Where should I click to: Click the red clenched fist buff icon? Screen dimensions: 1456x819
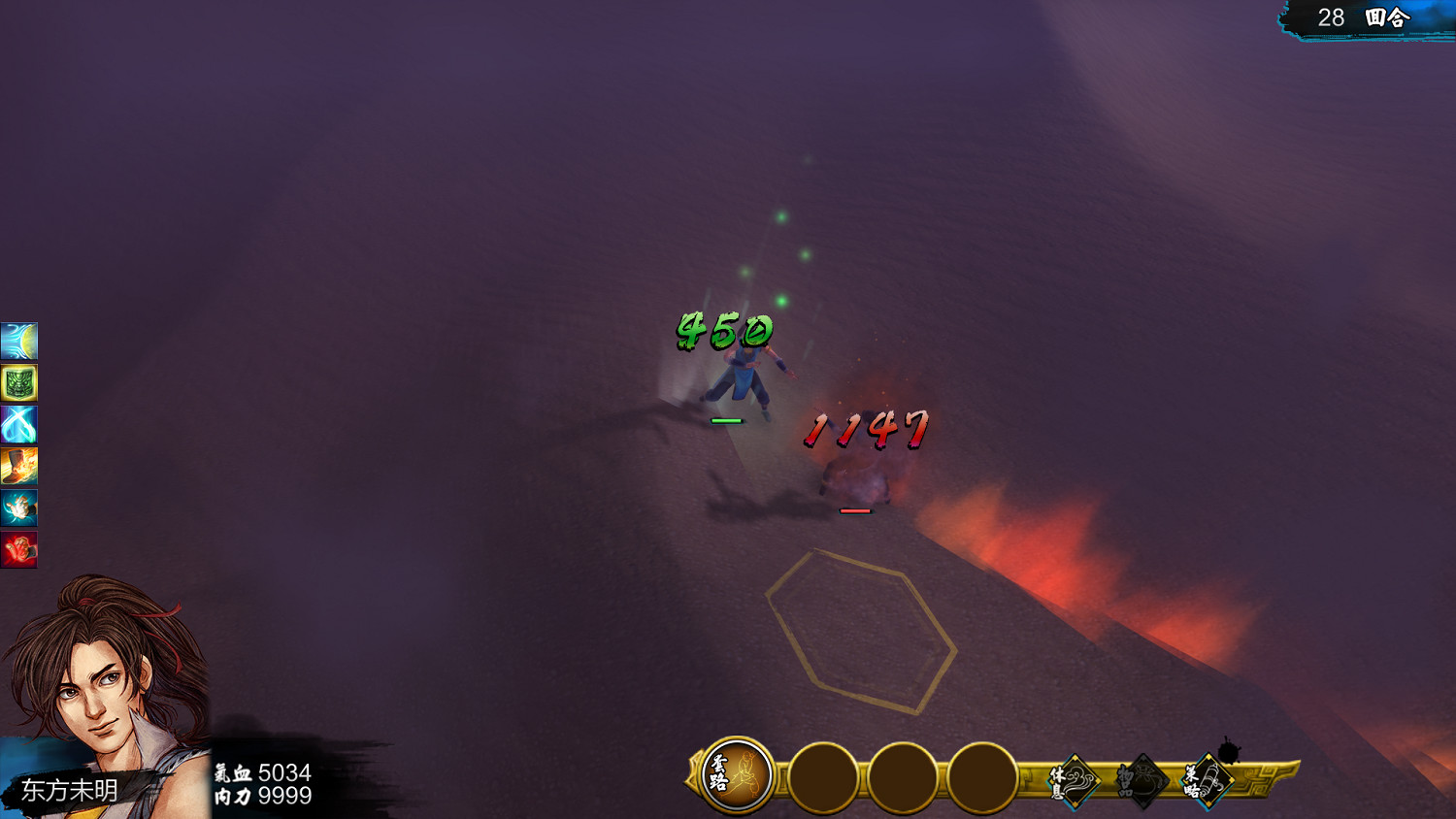click(18, 550)
